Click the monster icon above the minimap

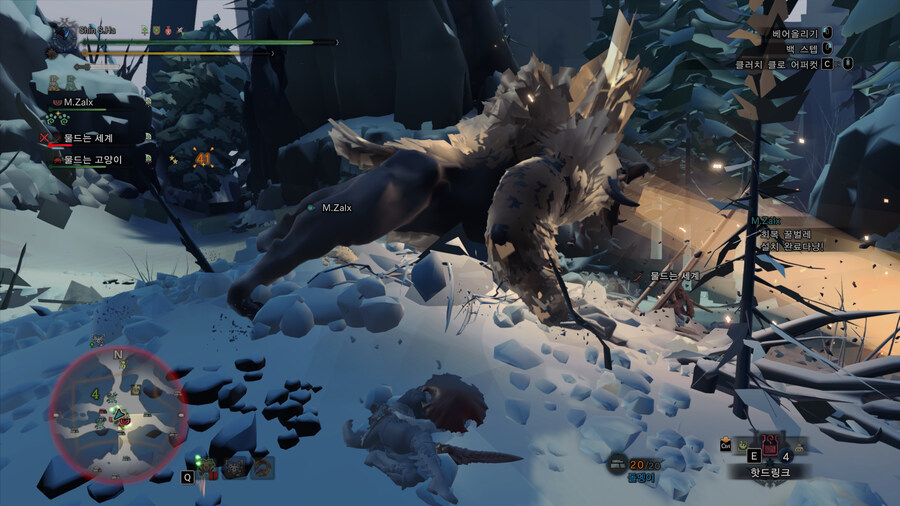[98, 341]
